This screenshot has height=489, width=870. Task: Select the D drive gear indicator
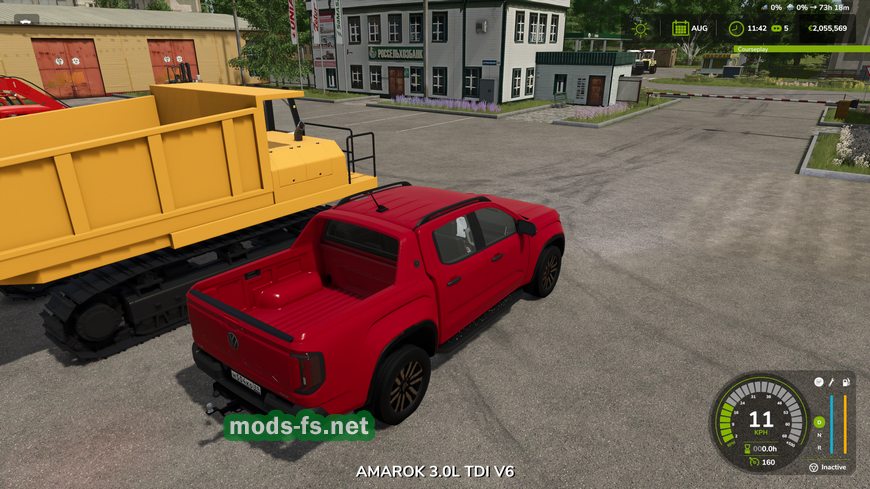819,422
